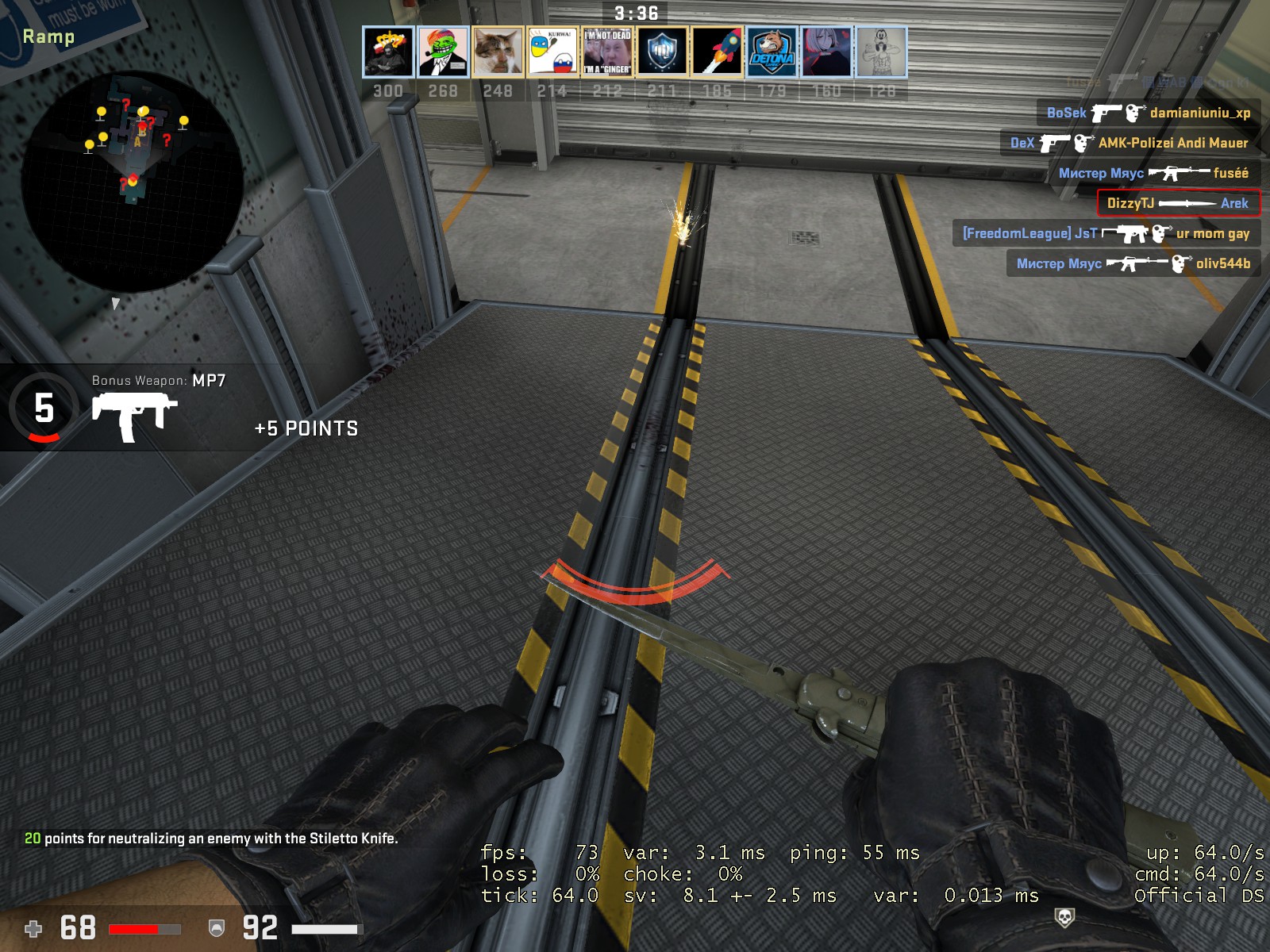Open the Мистер Мяус kill on fuséé entry
The image size is (1270, 952).
pyautogui.click(x=1154, y=173)
